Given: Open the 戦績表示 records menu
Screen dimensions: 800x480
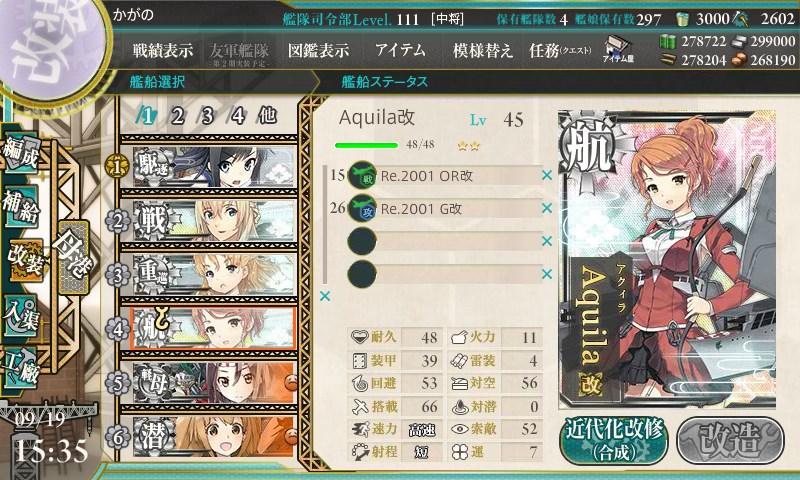Looking at the screenshot, I should tap(163, 51).
